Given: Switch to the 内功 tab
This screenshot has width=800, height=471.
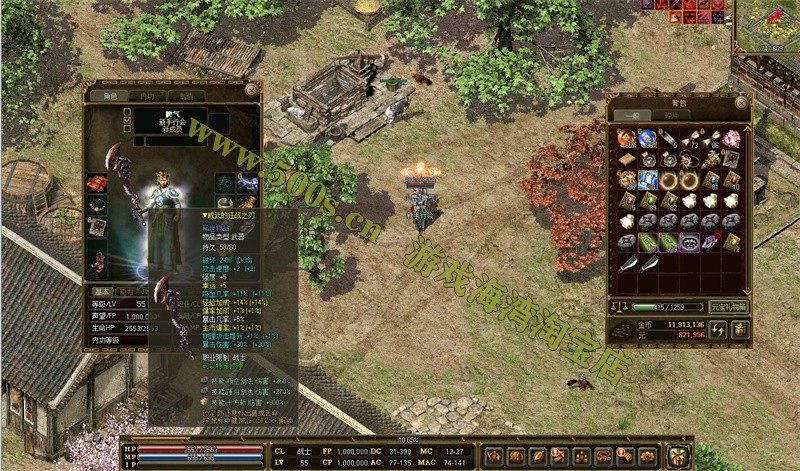Looking at the screenshot, I should pyautogui.click(x=145, y=95).
